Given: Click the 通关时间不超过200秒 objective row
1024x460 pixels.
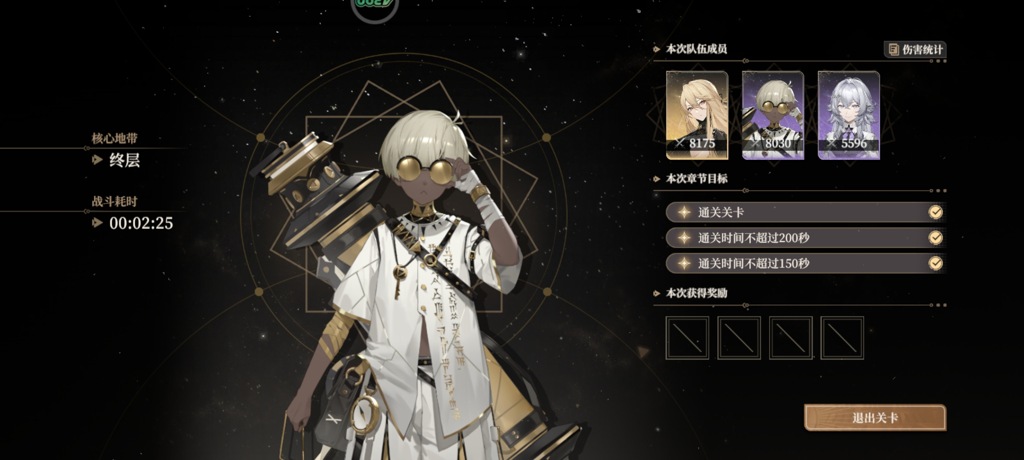Looking at the screenshot, I should (805, 238).
